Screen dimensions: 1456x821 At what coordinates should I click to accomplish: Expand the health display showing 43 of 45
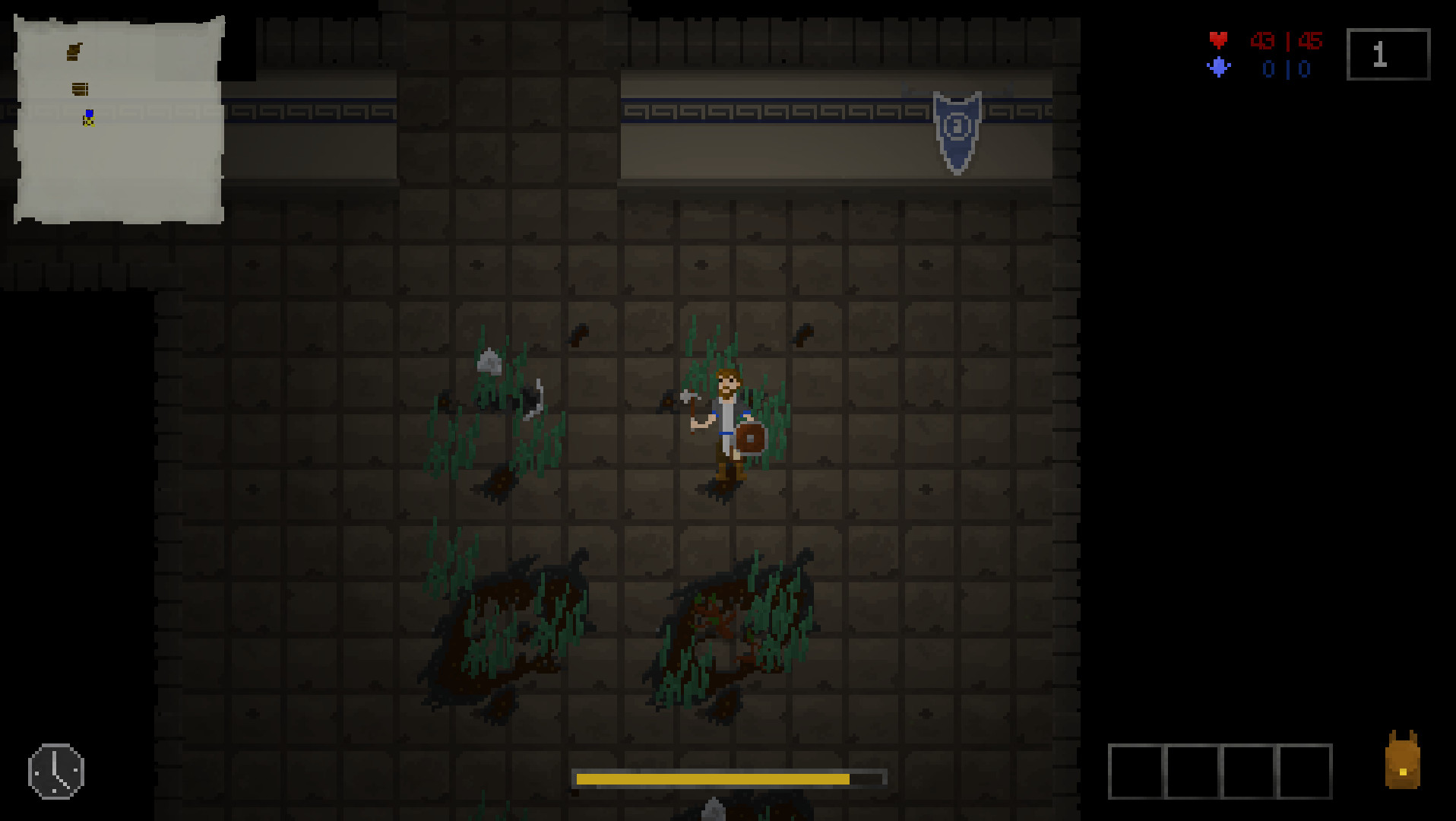pos(1285,42)
